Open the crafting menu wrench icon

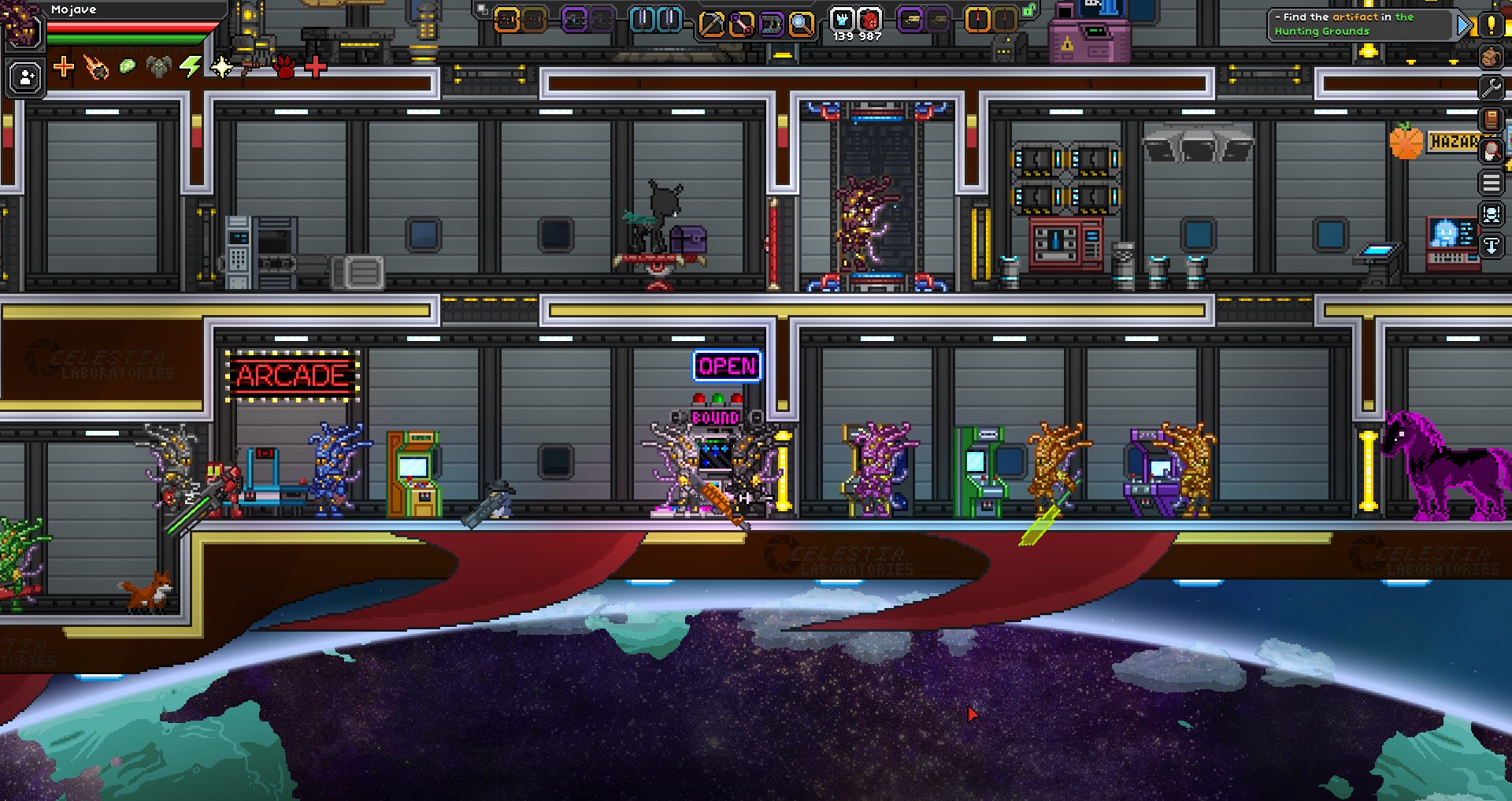(x=1492, y=87)
